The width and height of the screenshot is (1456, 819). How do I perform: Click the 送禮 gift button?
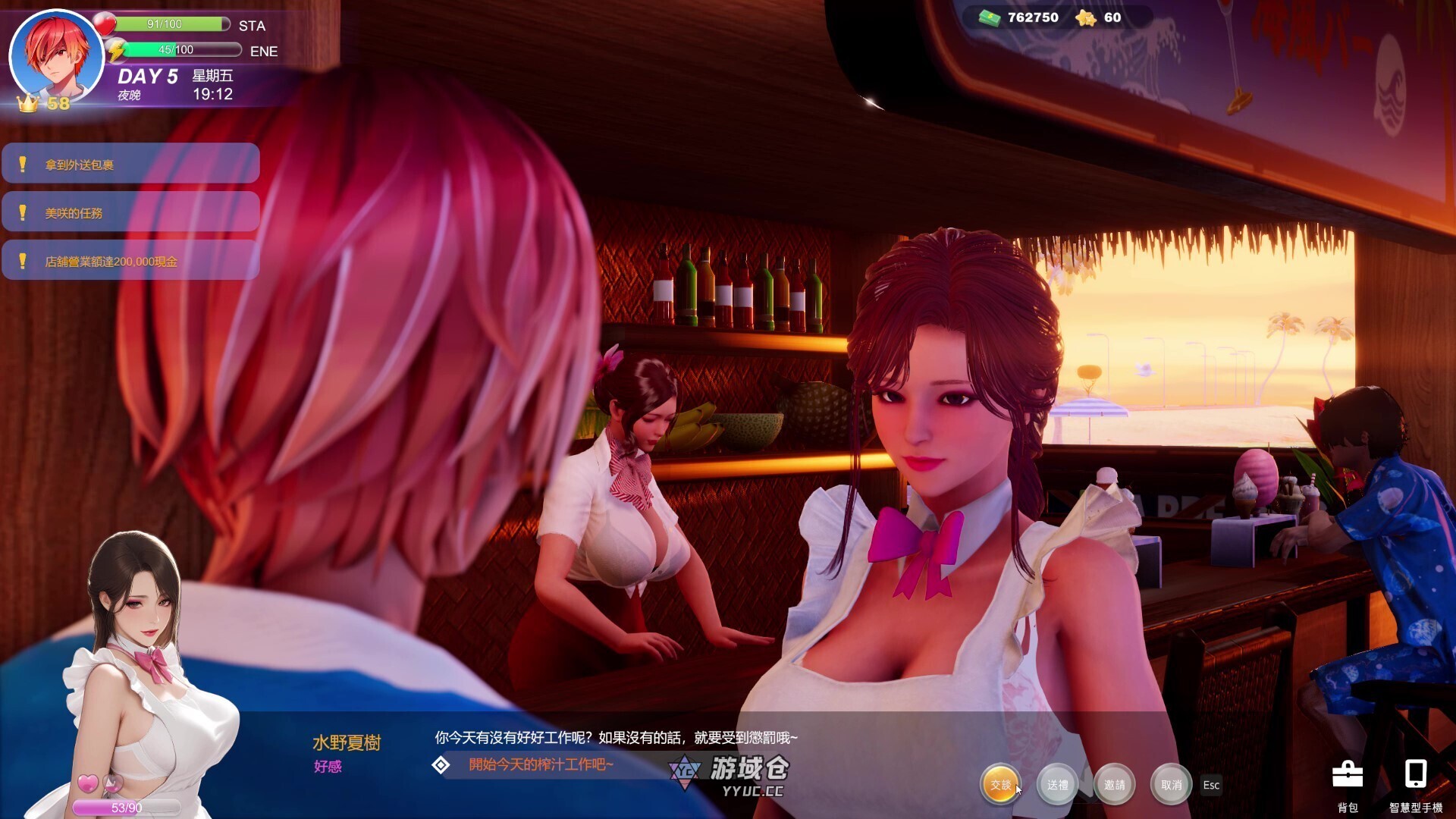tap(1056, 785)
